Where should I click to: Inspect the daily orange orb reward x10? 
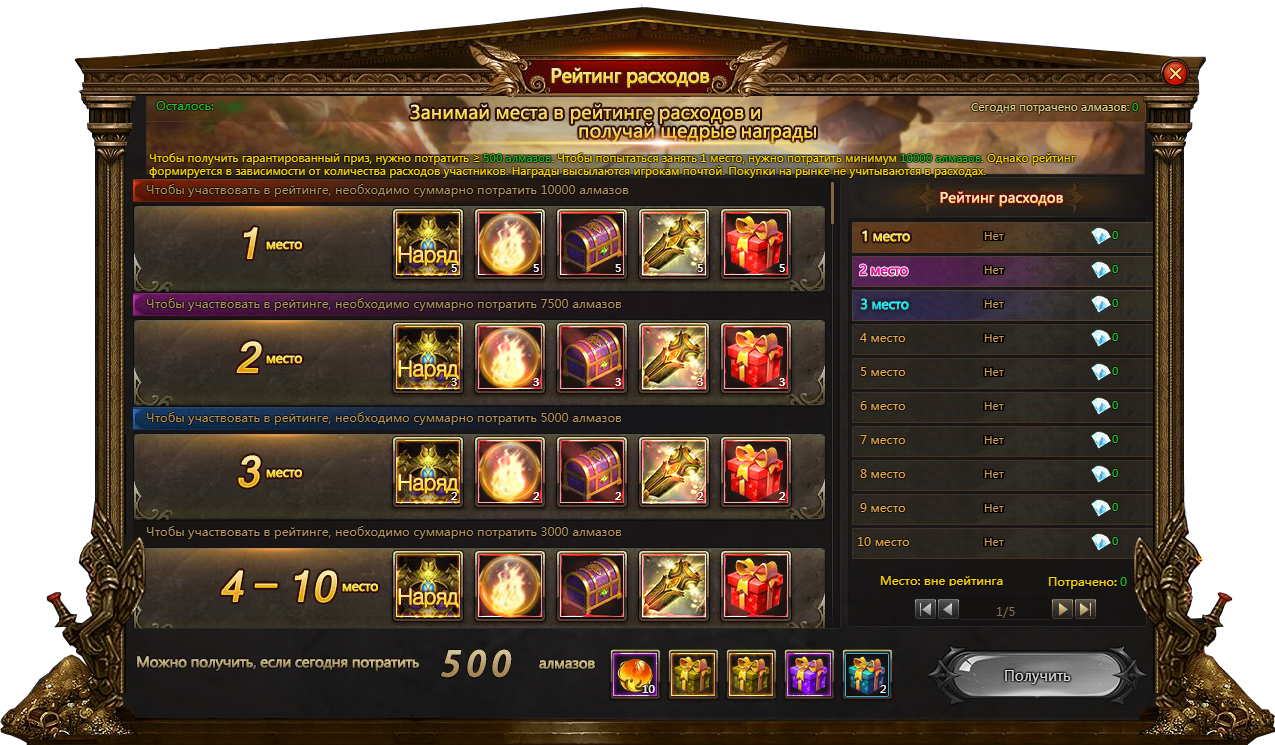point(635,674)
